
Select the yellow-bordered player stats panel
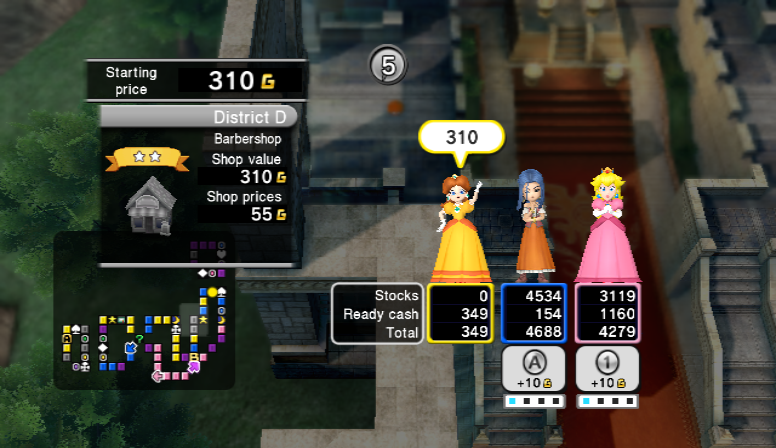pos(460,313)
